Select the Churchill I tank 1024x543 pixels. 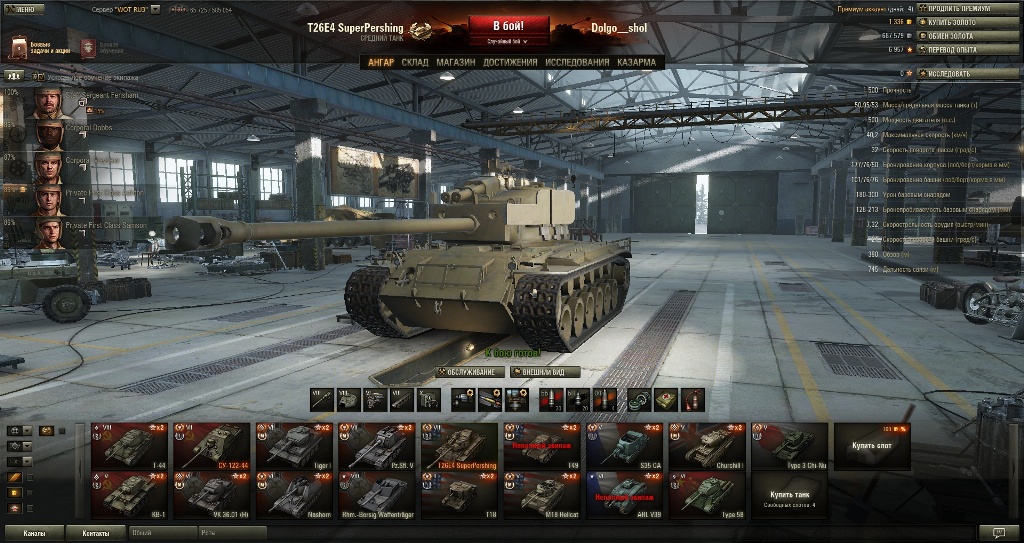[x=707, y=446]
